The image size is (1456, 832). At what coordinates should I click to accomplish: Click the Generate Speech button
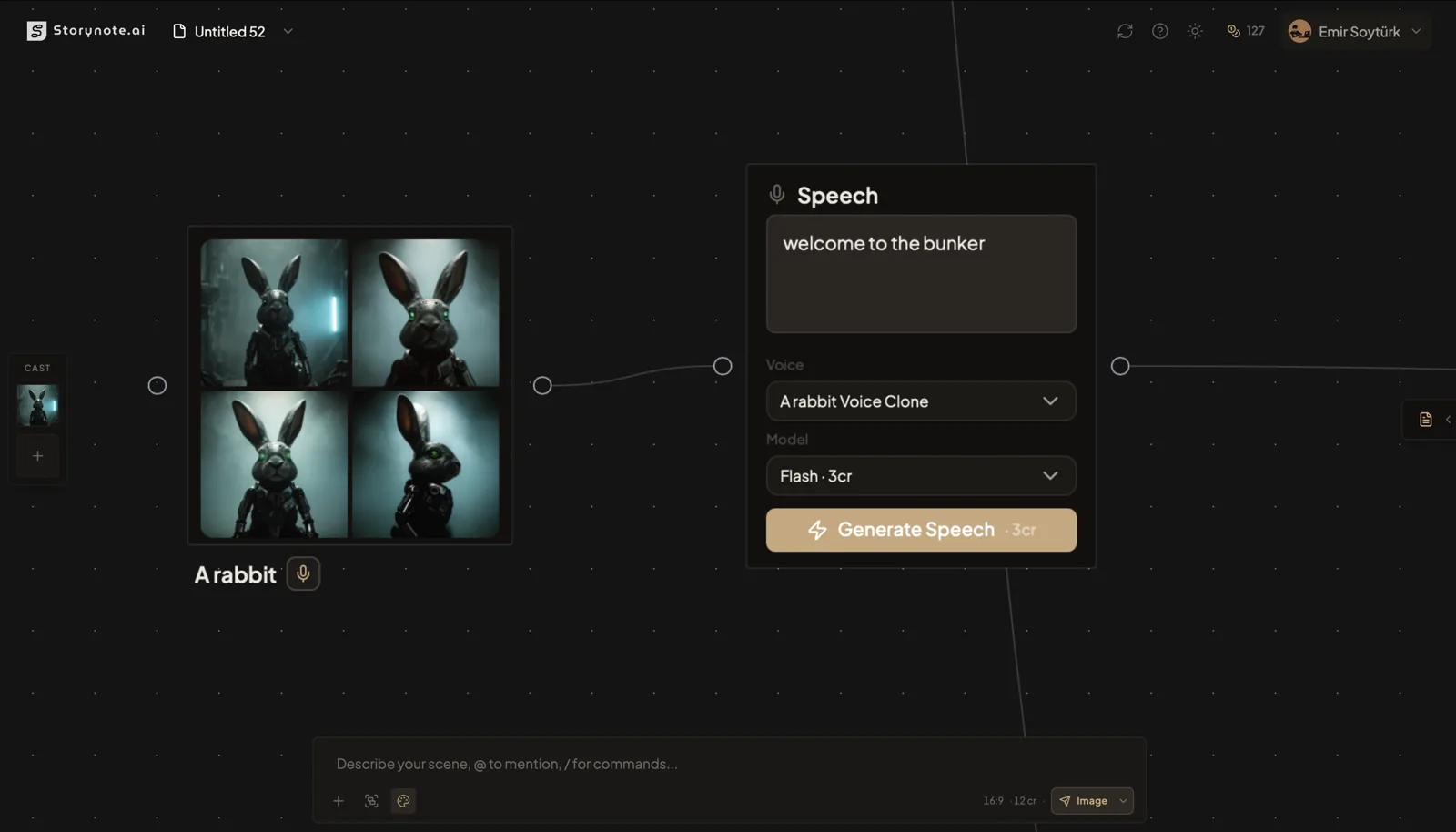coord(920,530)
